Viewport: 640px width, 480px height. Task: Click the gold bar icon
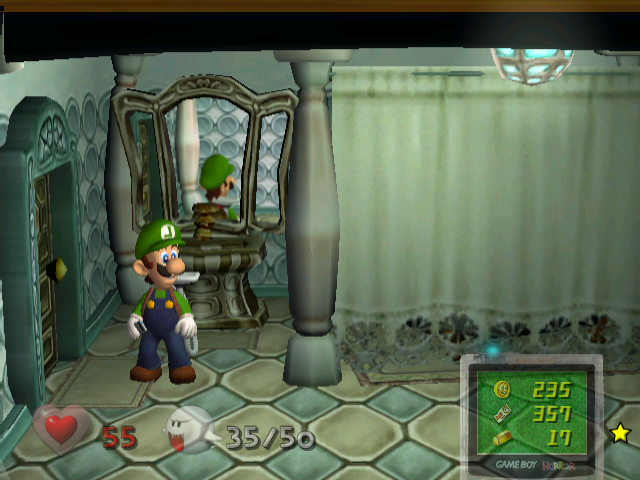pos(502,437)
